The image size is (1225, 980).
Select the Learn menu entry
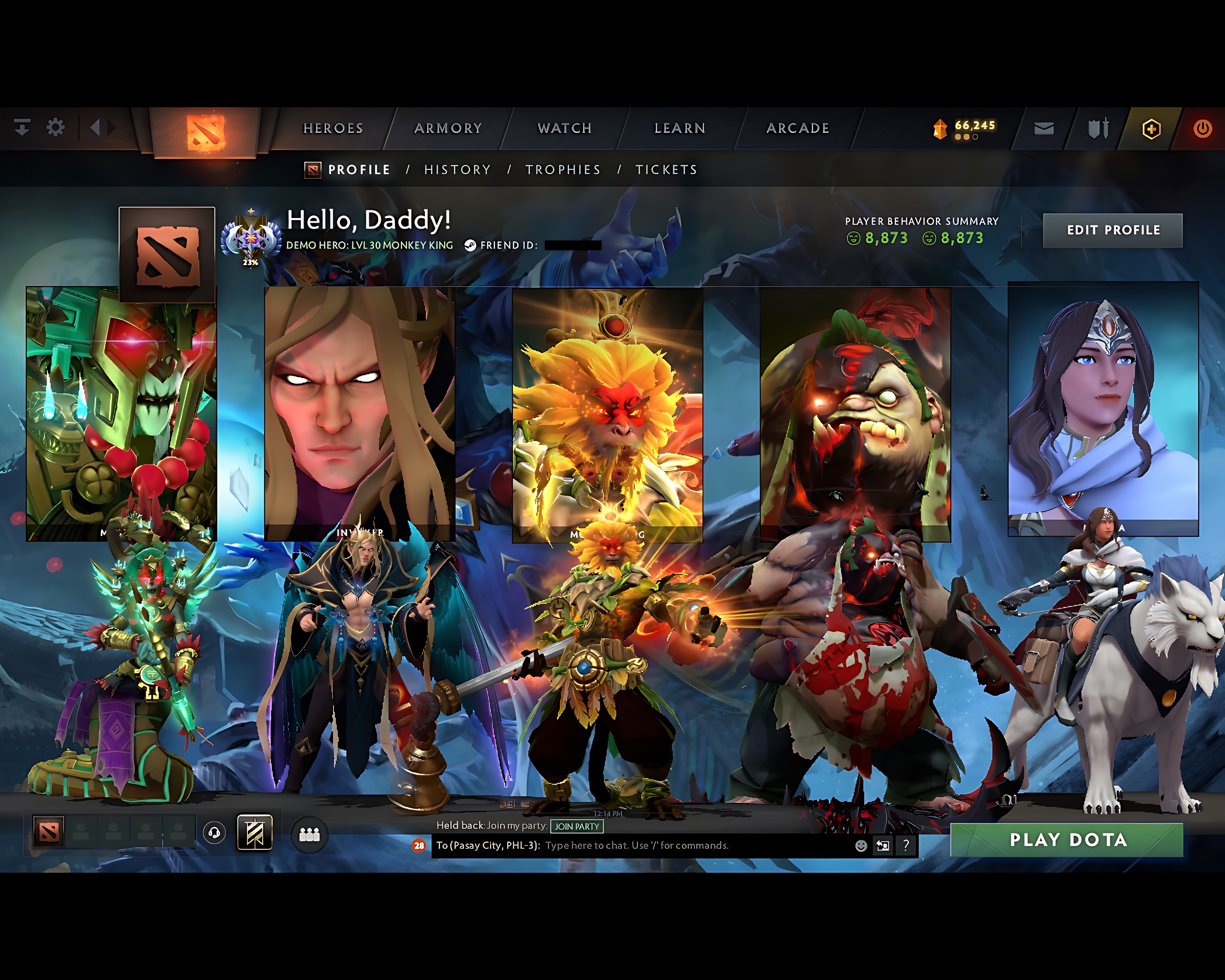[679, 128]
